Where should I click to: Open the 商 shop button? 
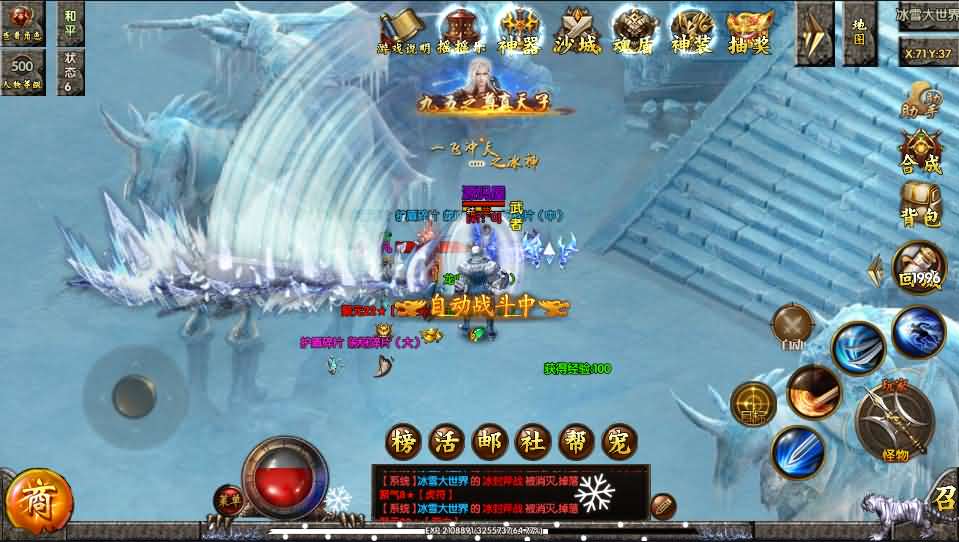pos(38,497)
